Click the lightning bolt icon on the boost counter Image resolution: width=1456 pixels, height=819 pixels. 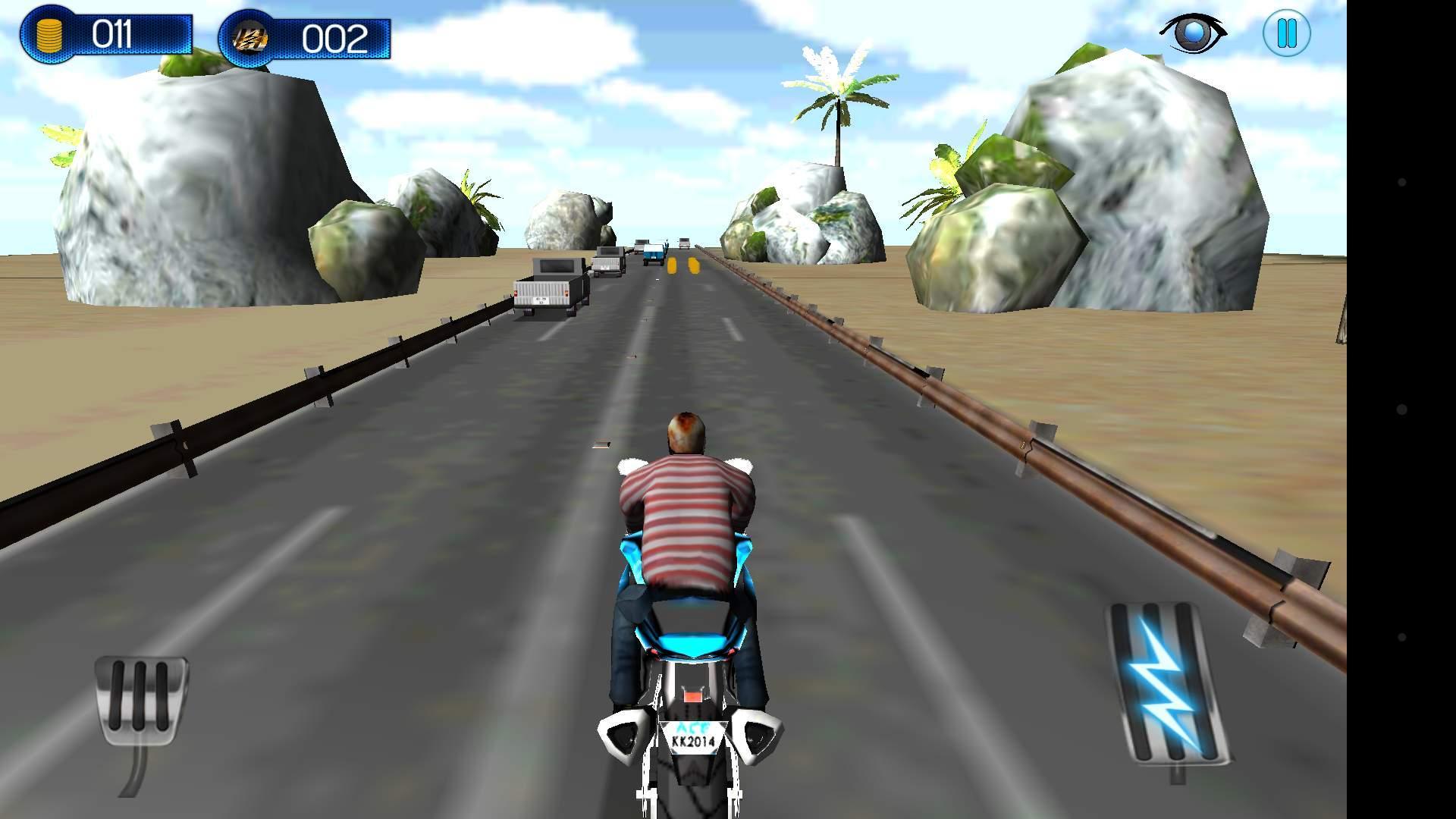[x=250, y=34]
